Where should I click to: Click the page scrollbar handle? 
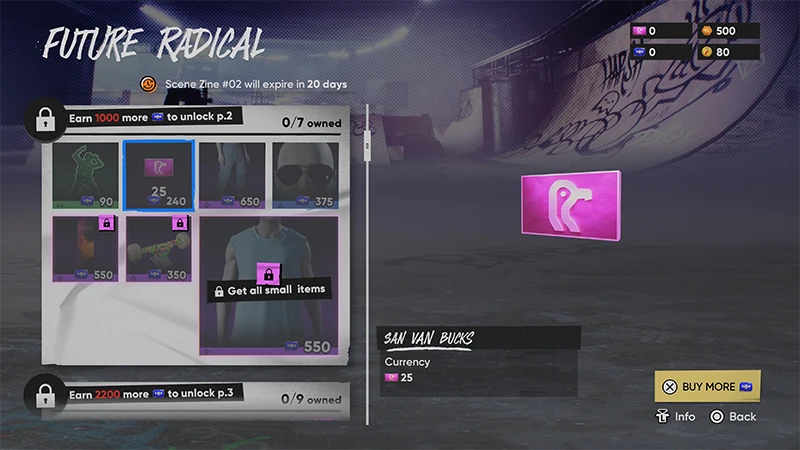[x=368, y=148]
